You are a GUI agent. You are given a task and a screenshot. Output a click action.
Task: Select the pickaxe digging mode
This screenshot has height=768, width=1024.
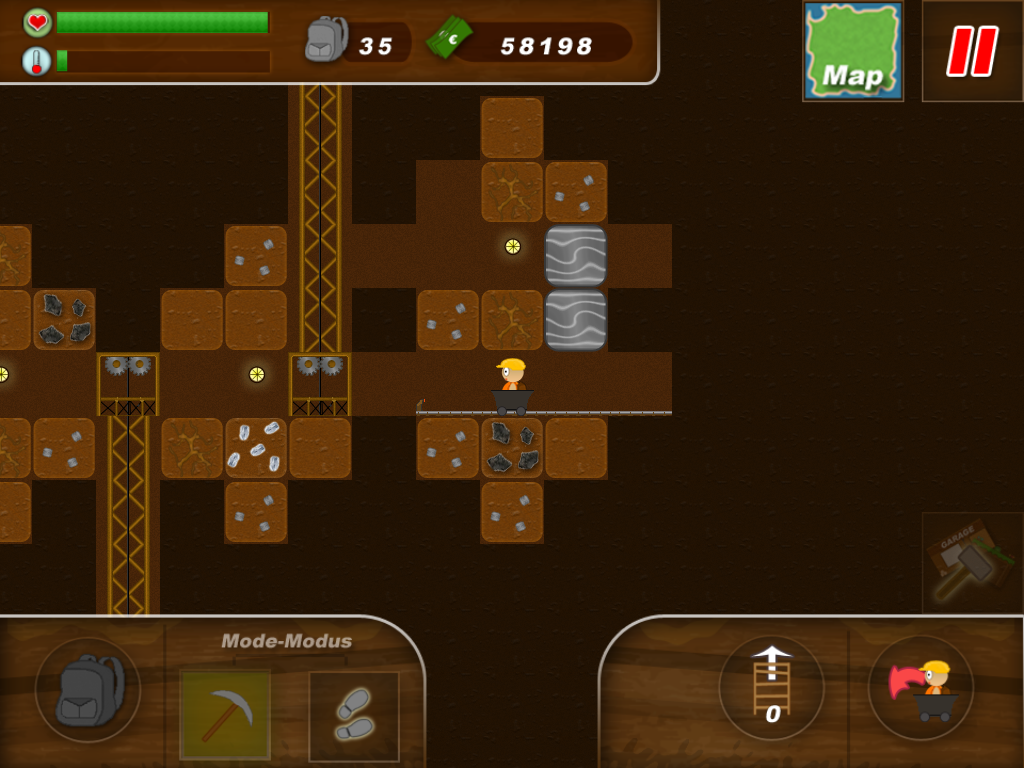(225, 715)
